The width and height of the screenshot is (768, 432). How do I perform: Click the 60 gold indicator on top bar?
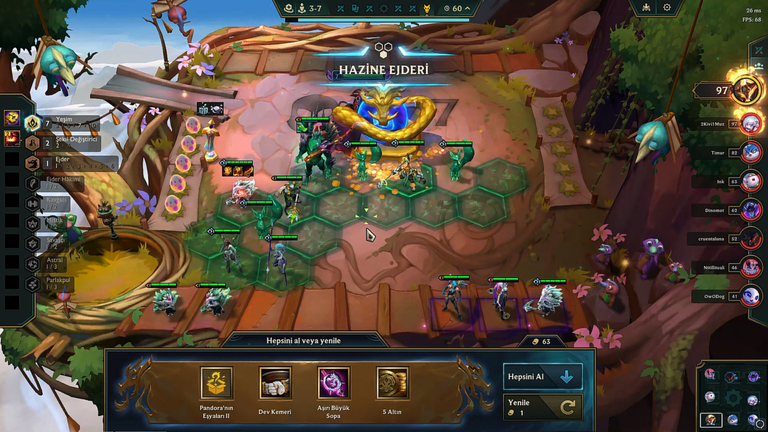456,8
